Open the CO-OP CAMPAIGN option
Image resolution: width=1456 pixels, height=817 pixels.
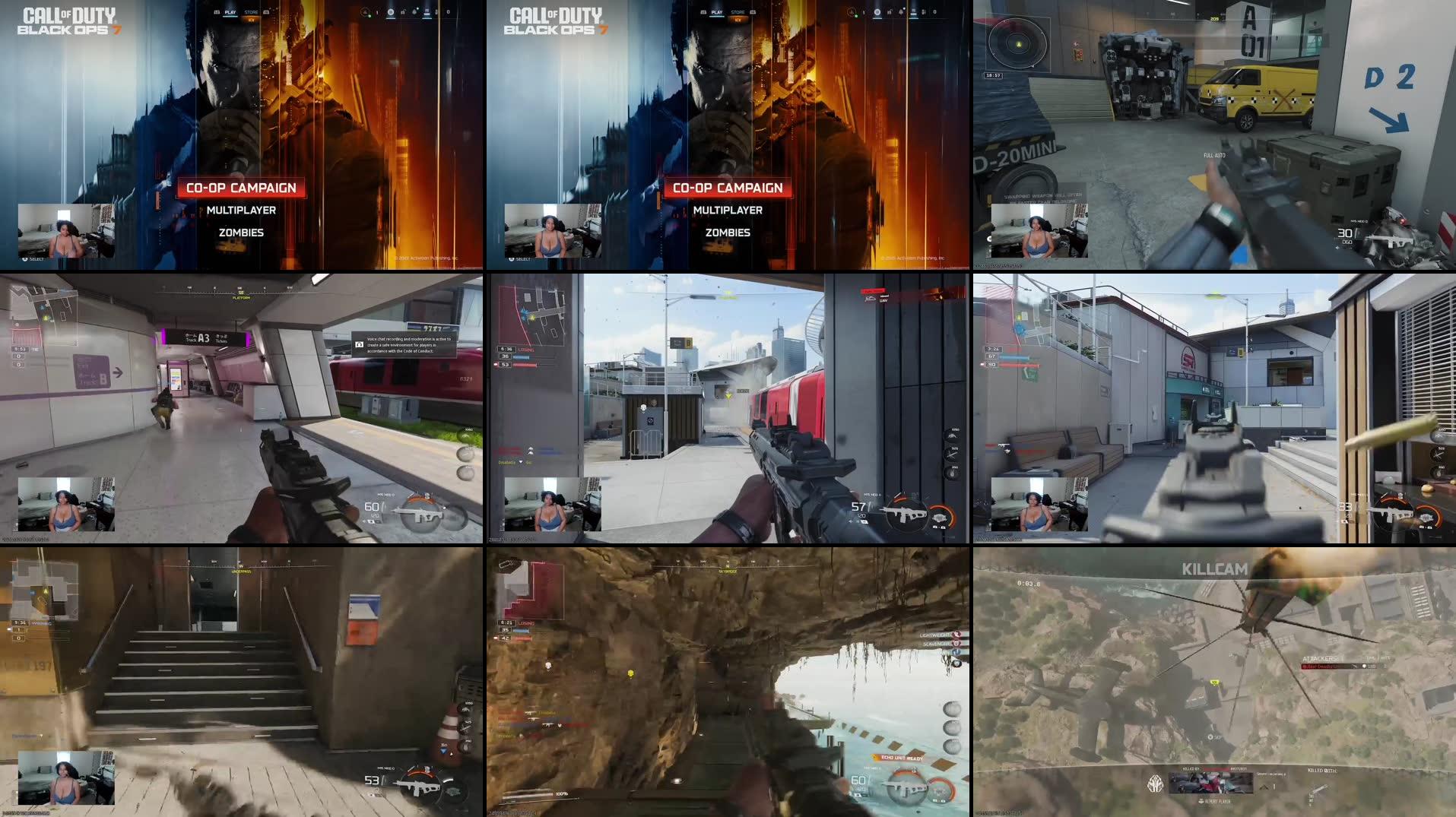point(243,187)
